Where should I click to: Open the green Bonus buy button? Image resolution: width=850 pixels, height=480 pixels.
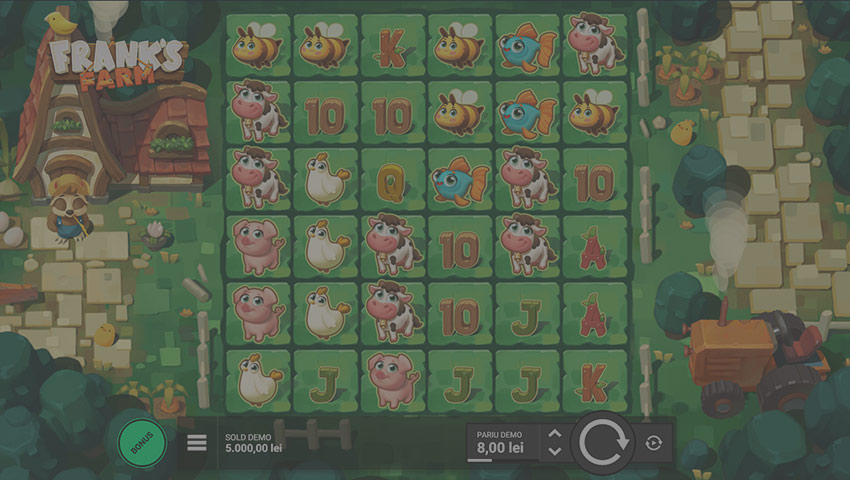141,441
